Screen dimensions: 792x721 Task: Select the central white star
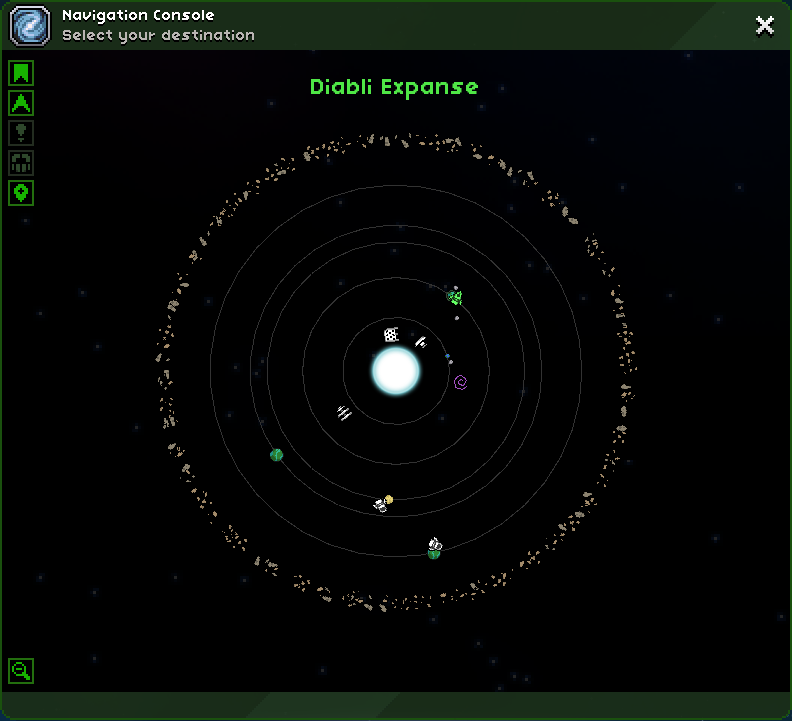[395, 370]
